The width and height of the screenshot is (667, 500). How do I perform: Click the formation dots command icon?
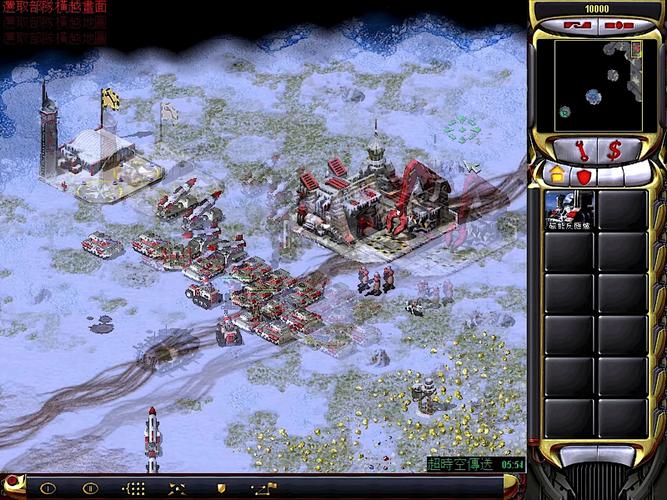coord(133,488)
